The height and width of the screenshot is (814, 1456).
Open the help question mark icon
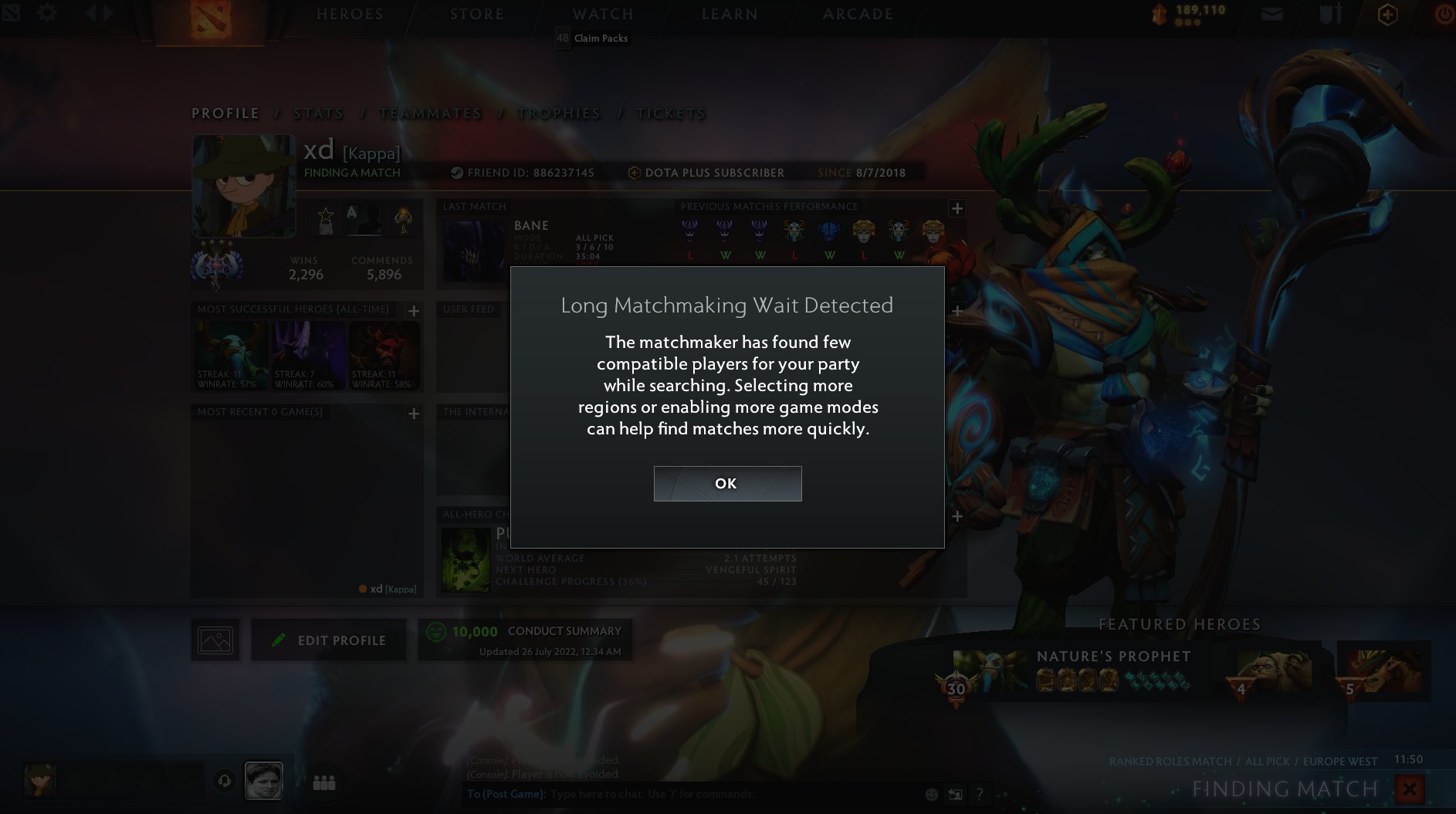pos(979,793)
